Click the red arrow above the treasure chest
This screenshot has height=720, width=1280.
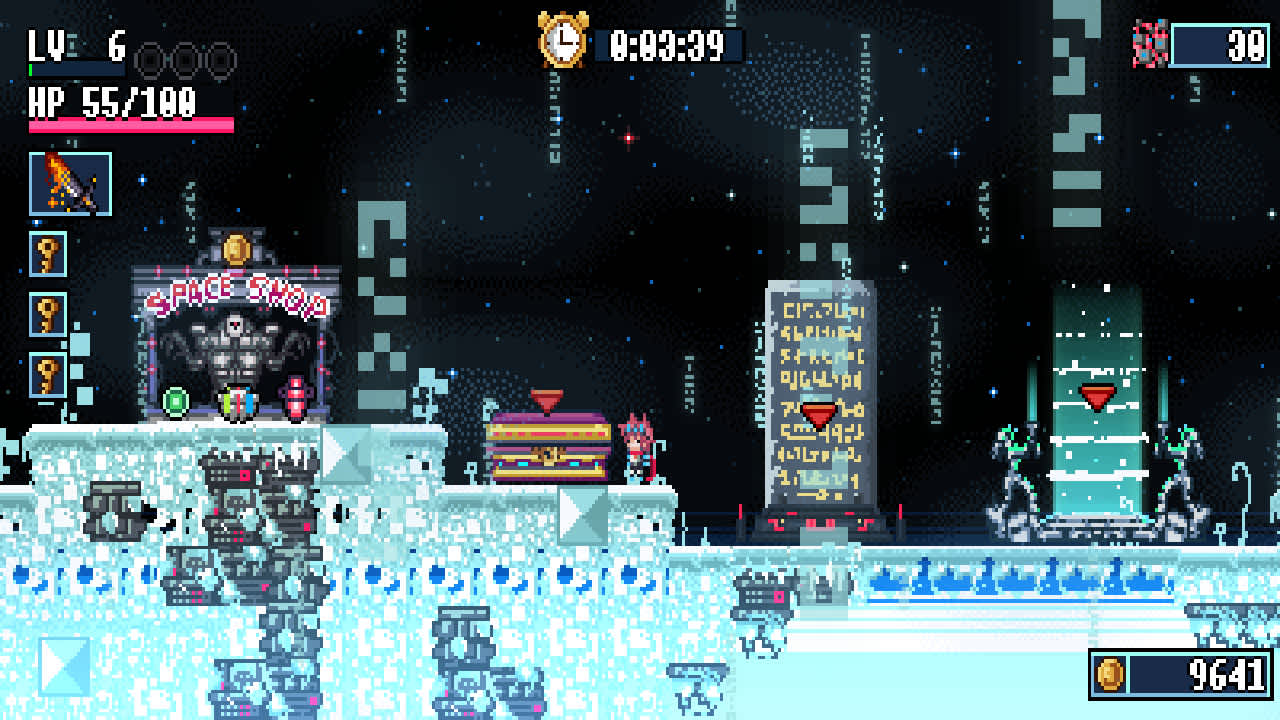[x=548, y=398]
